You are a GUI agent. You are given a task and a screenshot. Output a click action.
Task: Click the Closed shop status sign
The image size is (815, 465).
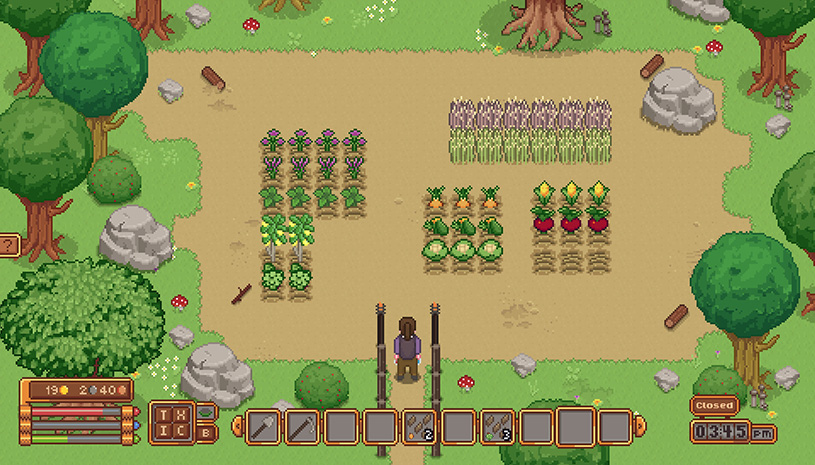(714, 406)
